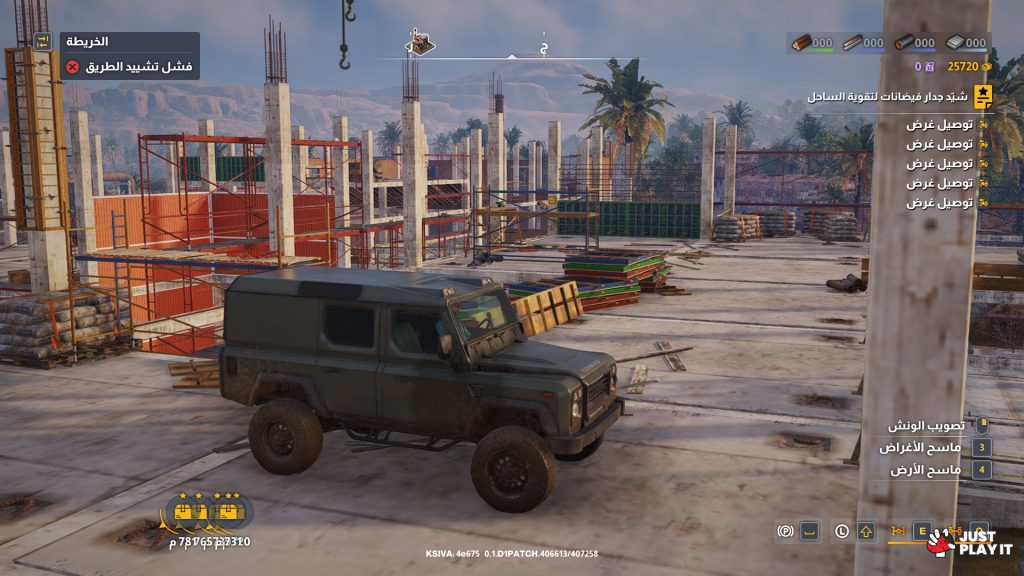Select the concrete slabs resource icon

pyautogui.click(x=954, y=43)
